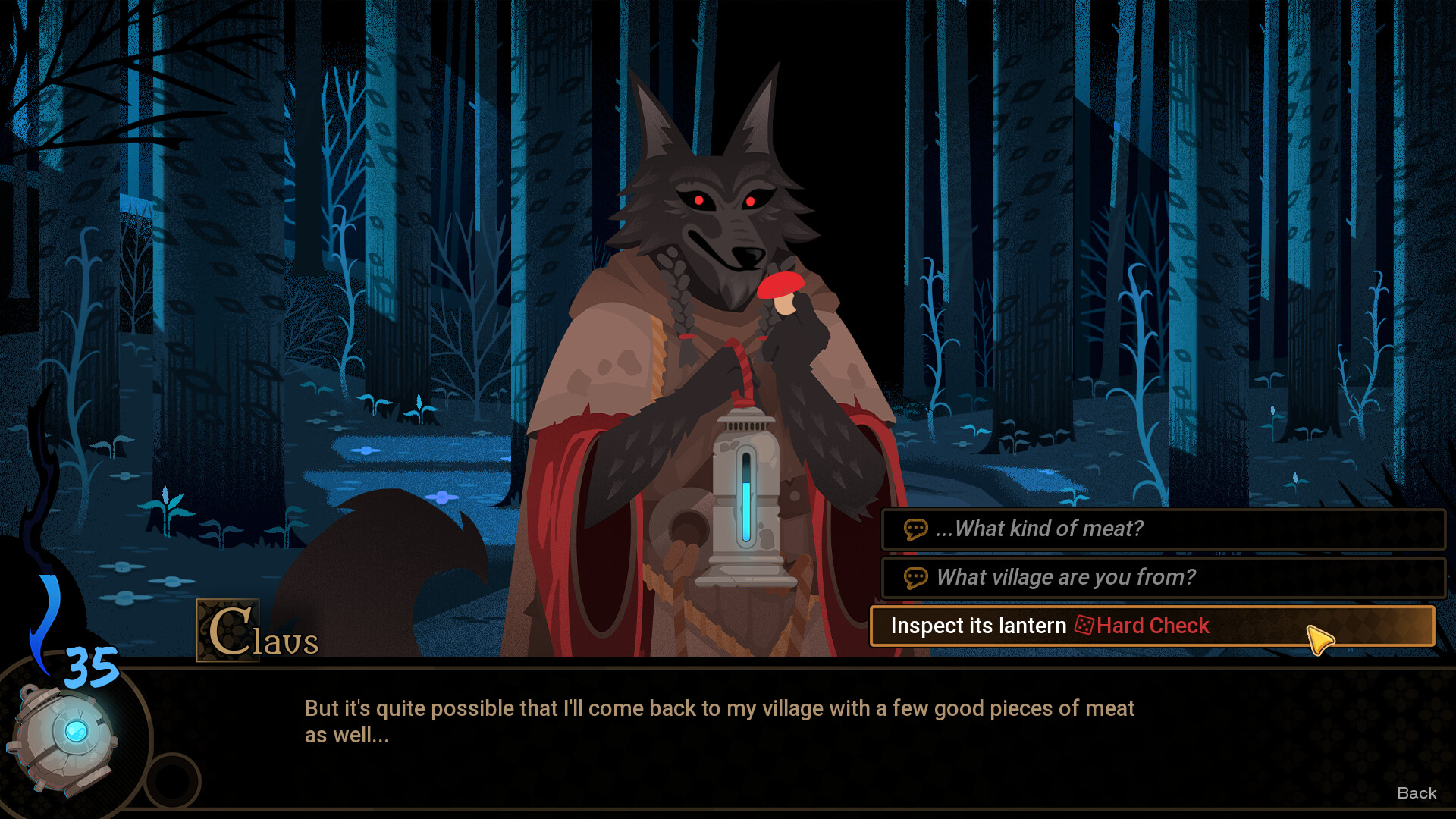
Task: Click the 'Back' button in the bottom-right corner
Action: point(1417,793)
